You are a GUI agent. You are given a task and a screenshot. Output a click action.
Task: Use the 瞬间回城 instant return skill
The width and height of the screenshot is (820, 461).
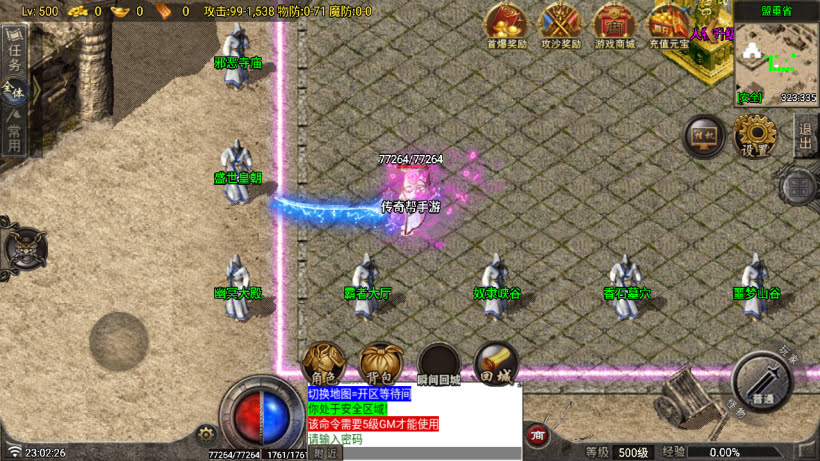click(x=439, y=362)
